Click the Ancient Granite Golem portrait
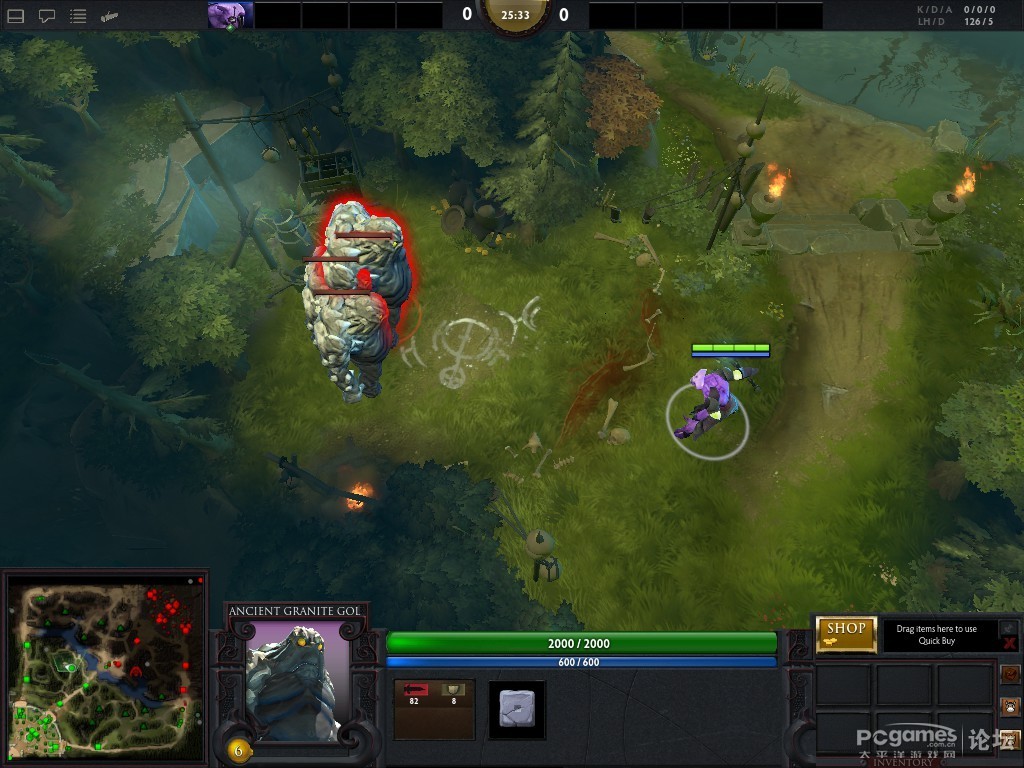The image size is (1024, 768). 296,682
